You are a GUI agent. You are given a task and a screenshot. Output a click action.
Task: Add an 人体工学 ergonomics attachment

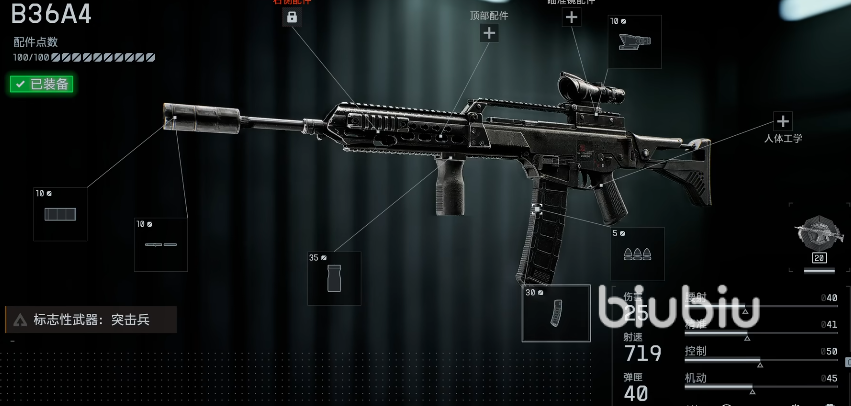coord(783,120)
